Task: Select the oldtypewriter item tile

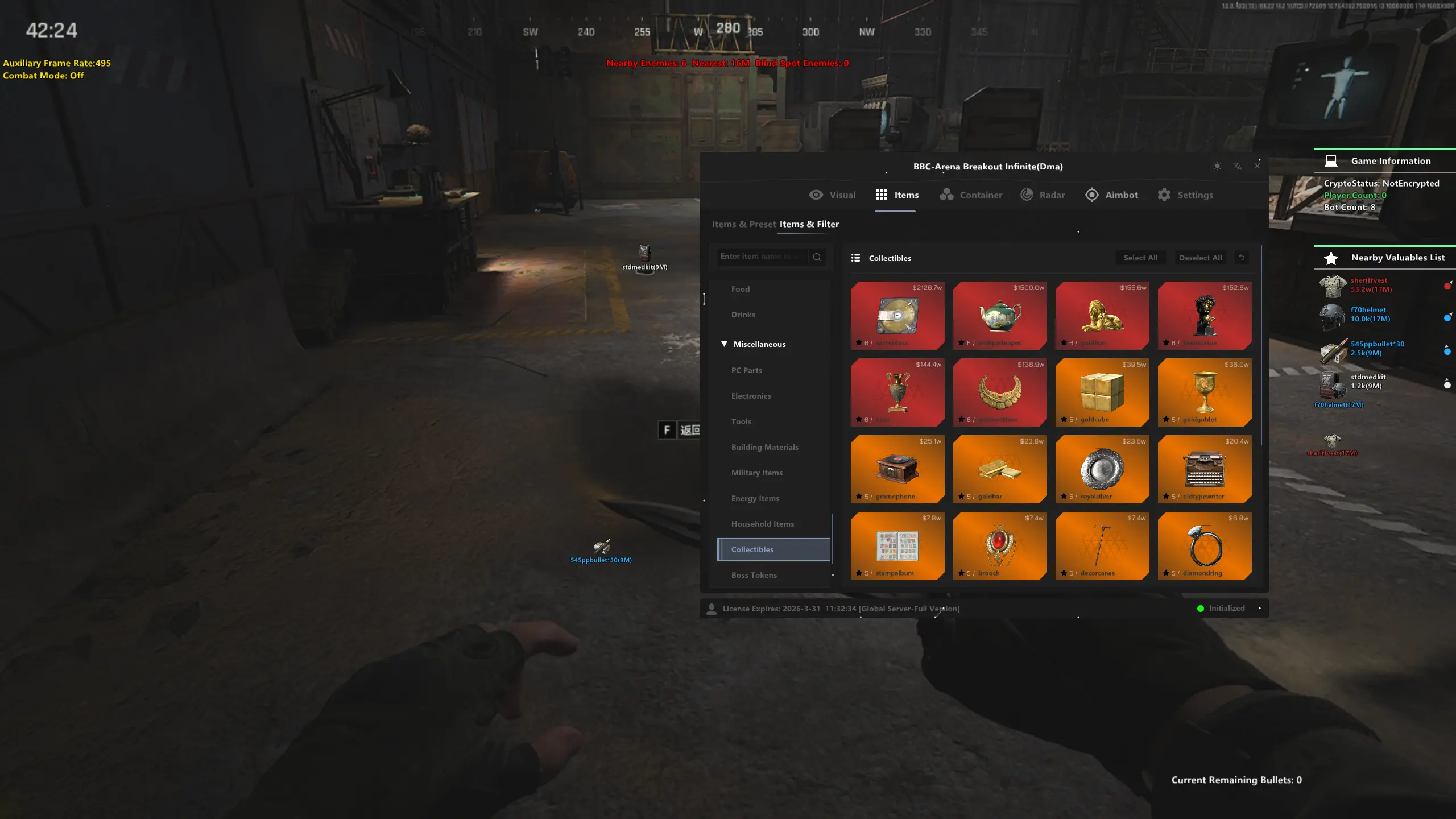Action: (x=1204, y=469)
